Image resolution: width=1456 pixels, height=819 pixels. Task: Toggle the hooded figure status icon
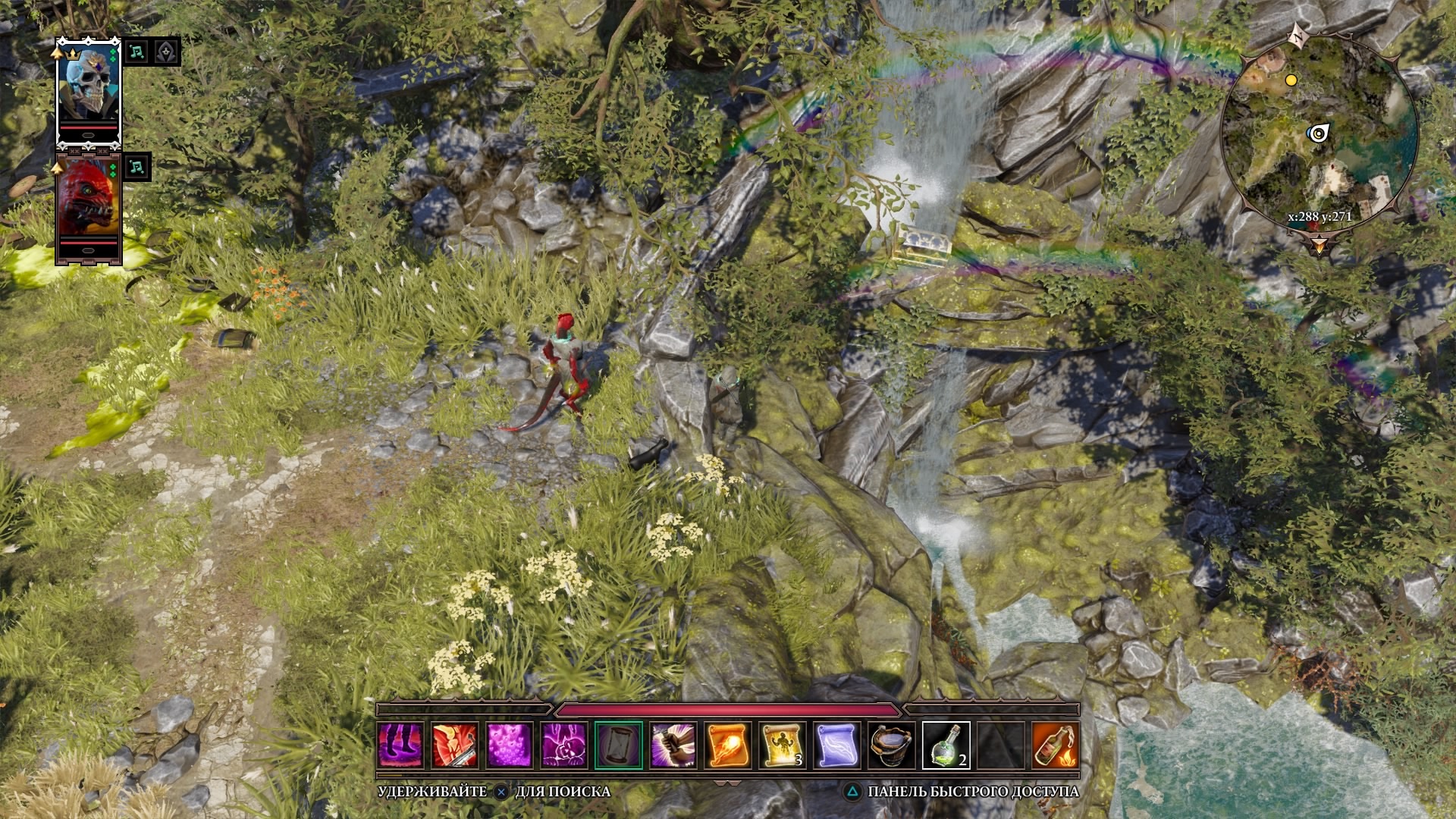(165, 52)
